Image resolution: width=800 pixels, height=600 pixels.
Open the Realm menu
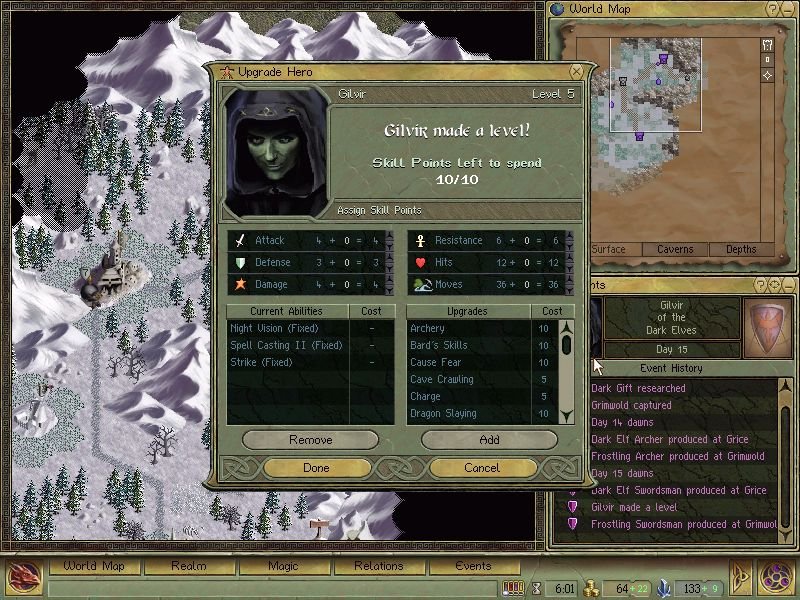(188, 566)
